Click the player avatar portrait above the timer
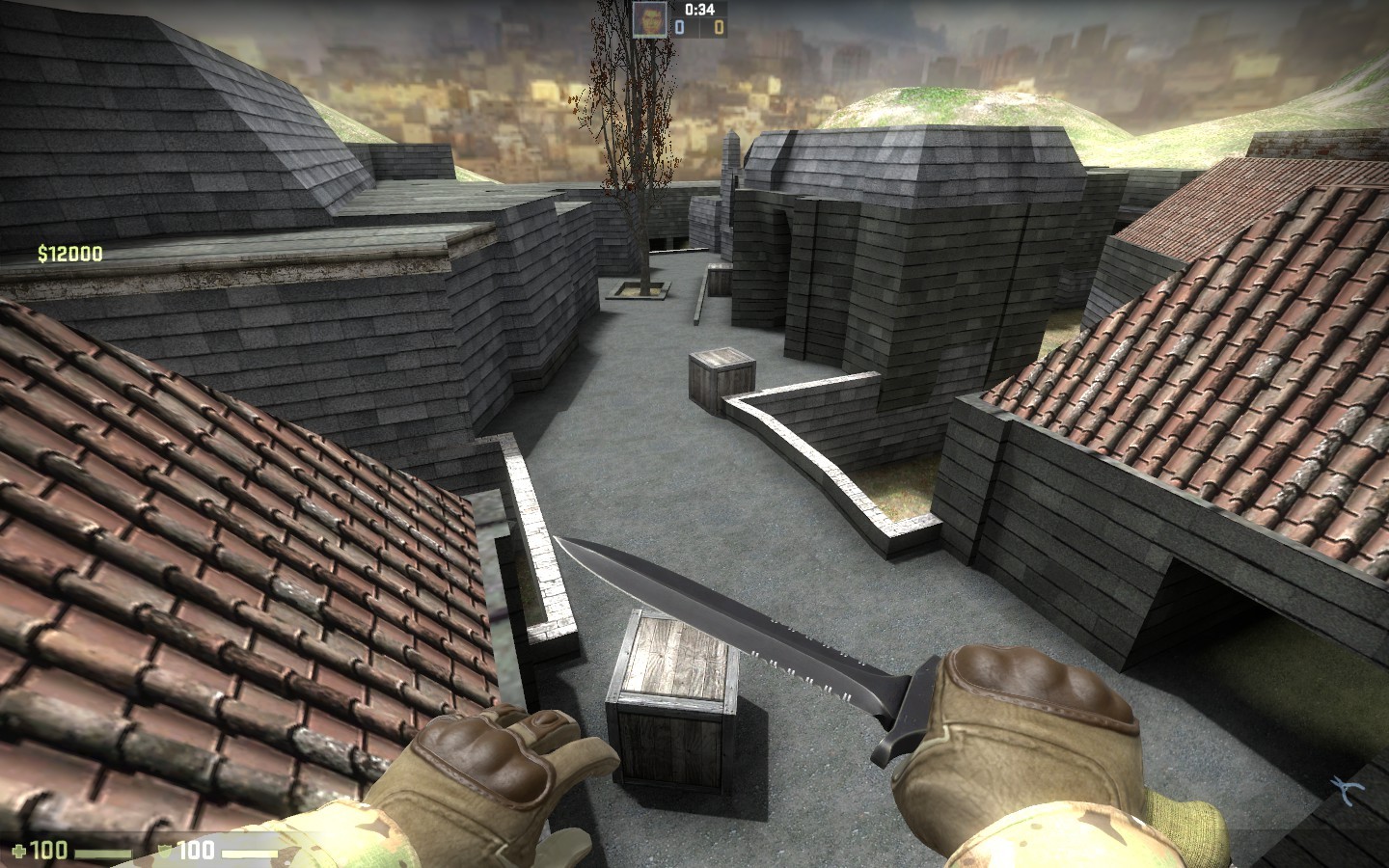The width and height of the screenshot is (1389, 868). (649, 20)
